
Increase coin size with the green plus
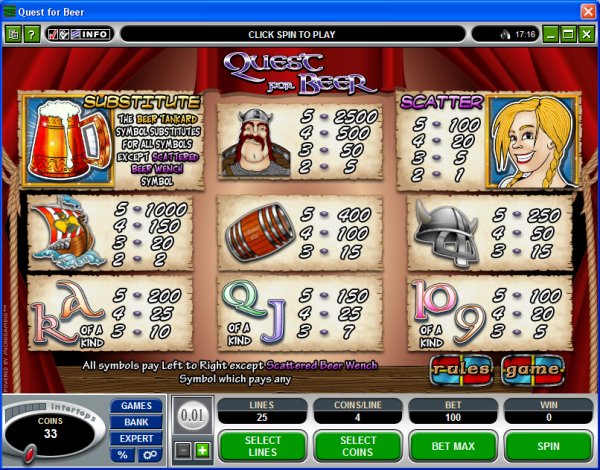pyautogui.click(x=202, y=450)
